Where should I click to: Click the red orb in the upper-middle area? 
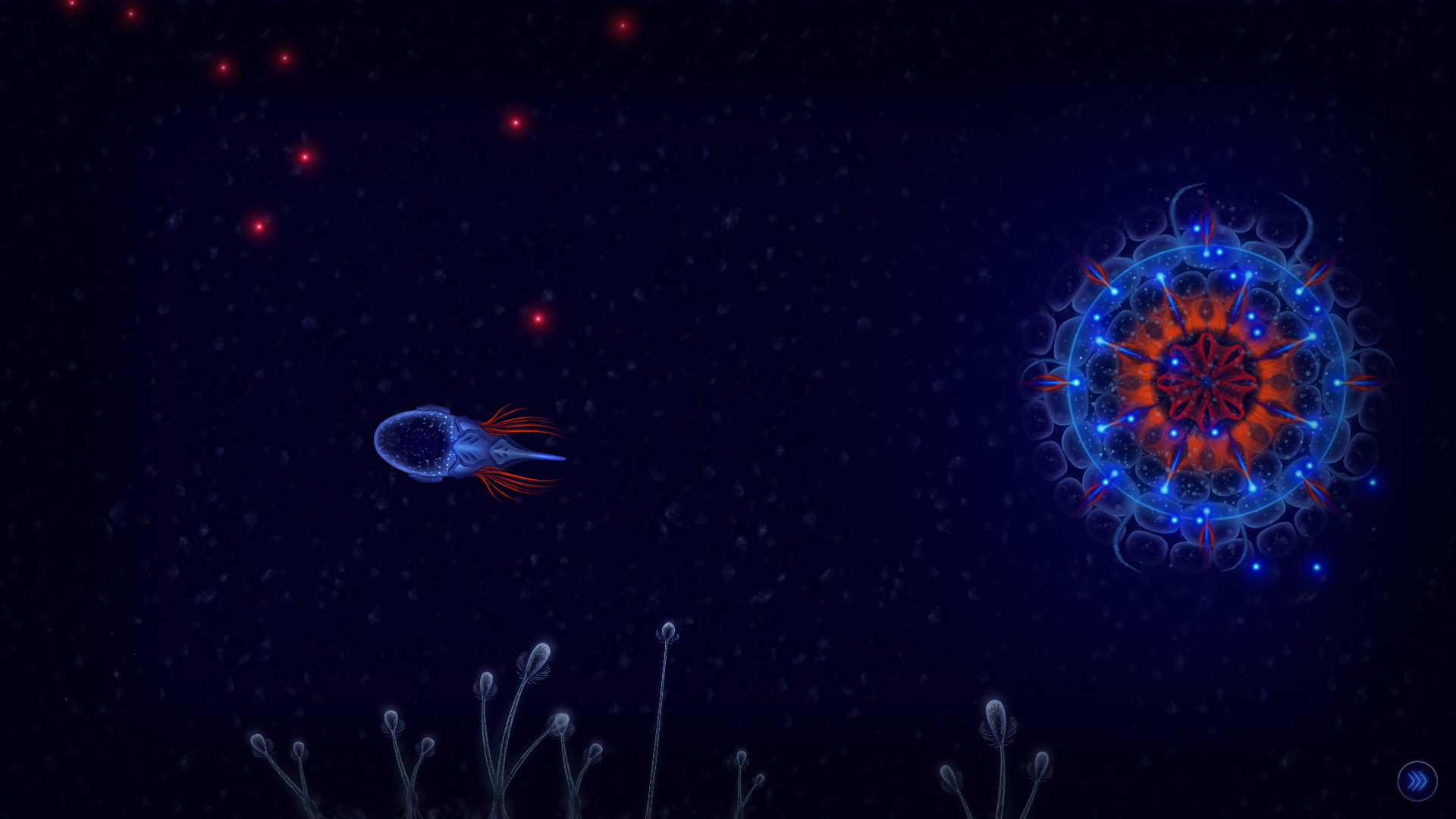pyautogui.click(x=517, y=122)
